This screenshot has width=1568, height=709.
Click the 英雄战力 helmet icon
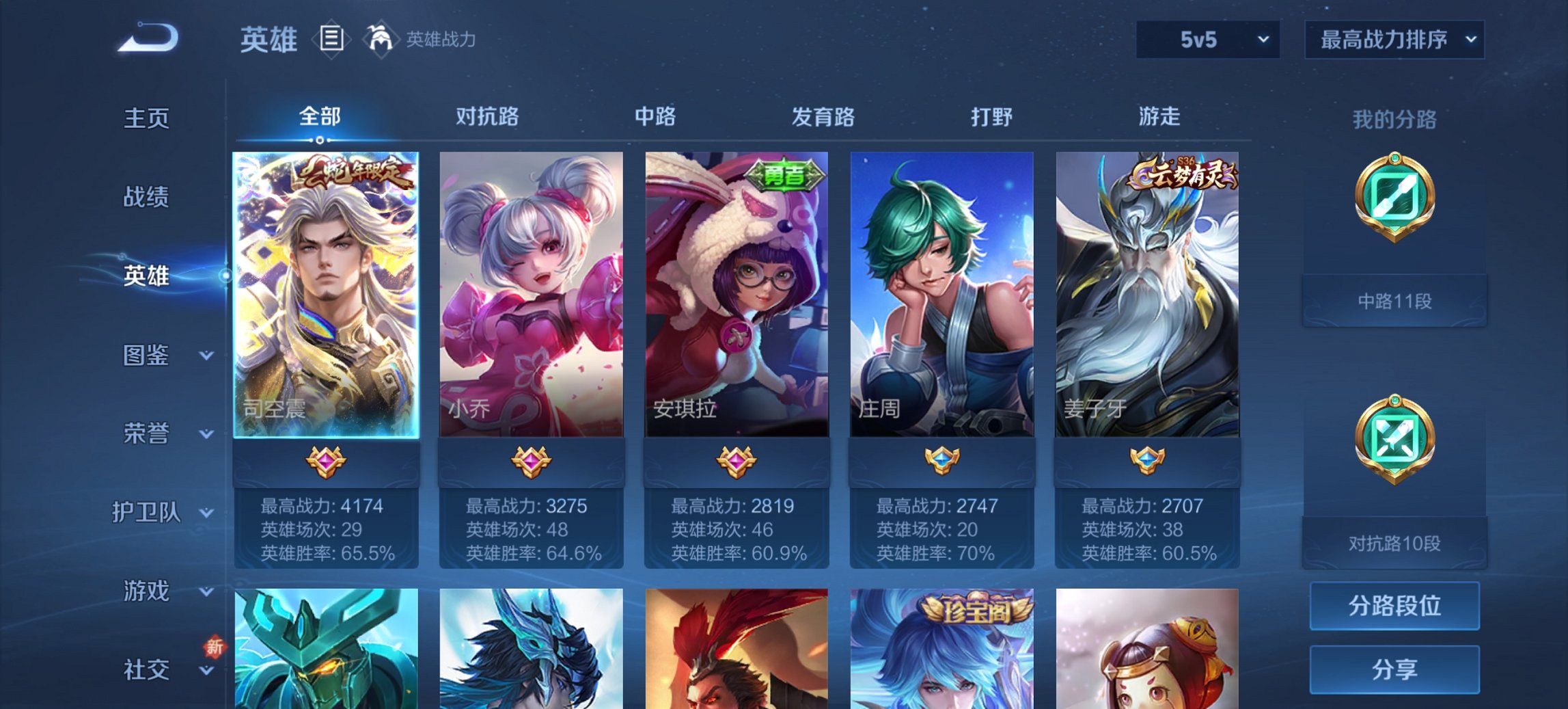(x=378, y=40)
